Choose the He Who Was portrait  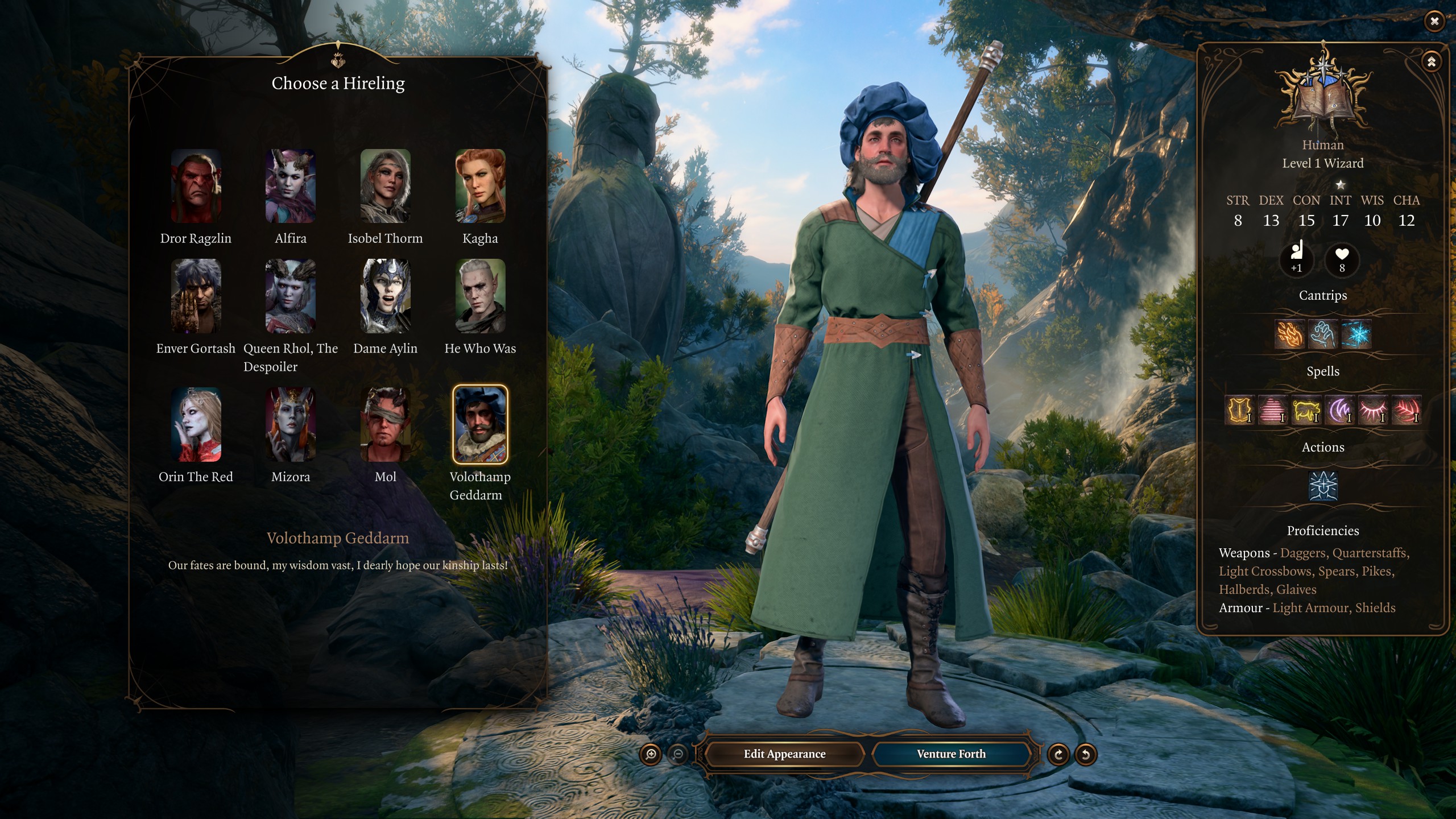(480, 296)
